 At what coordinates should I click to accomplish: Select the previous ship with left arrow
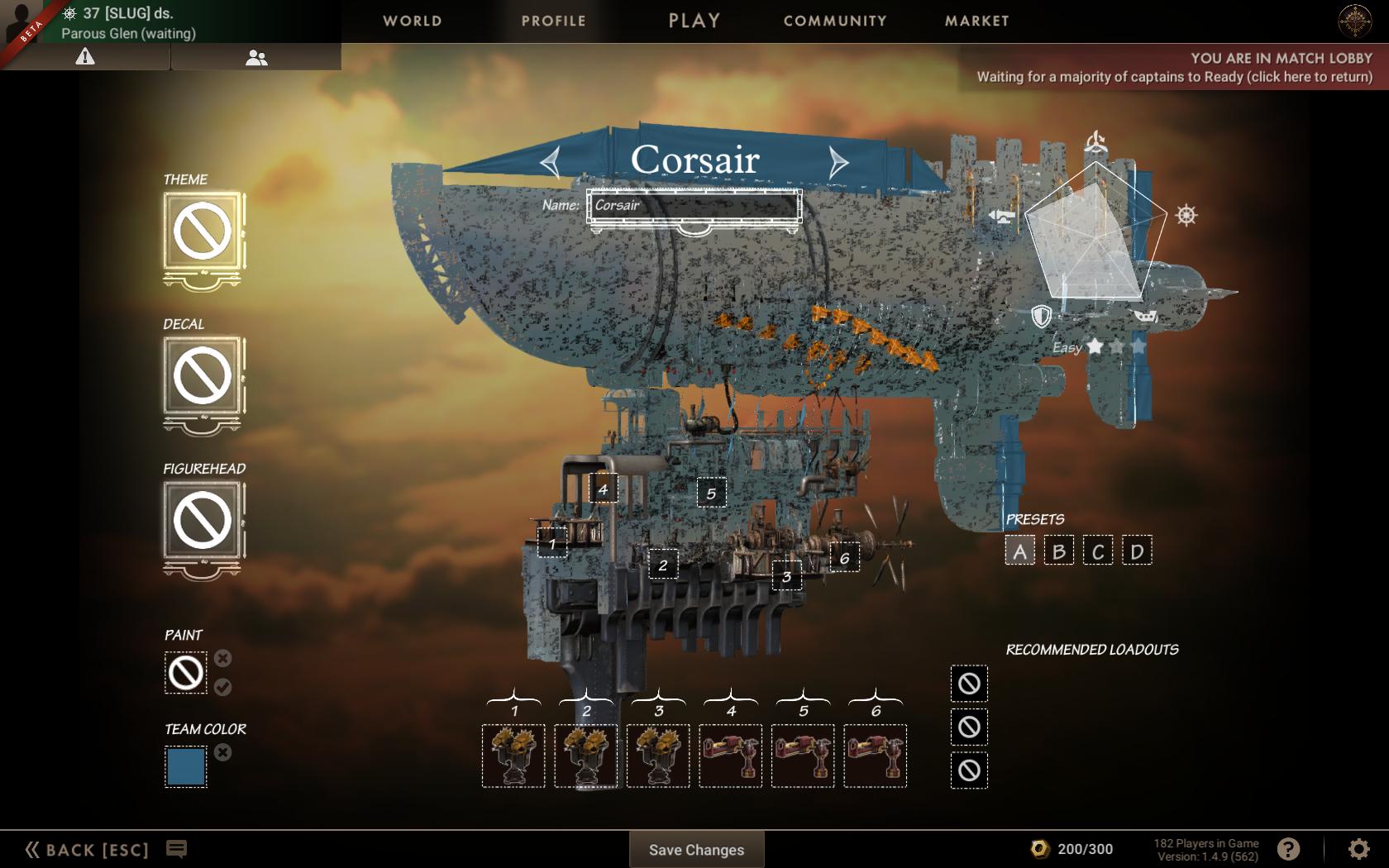[551, 161]
